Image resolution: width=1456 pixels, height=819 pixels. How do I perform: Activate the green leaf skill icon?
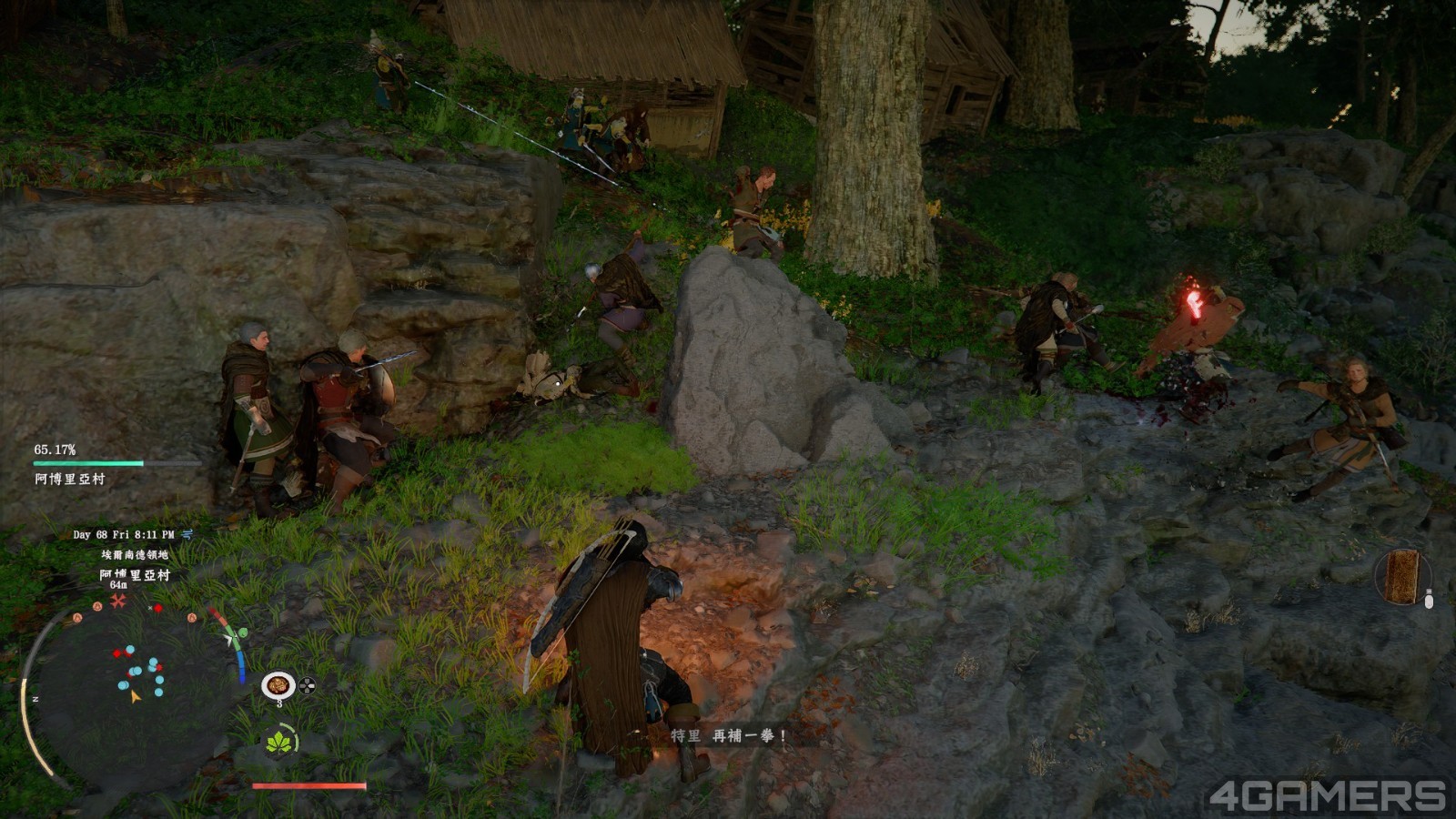[278, 742]
